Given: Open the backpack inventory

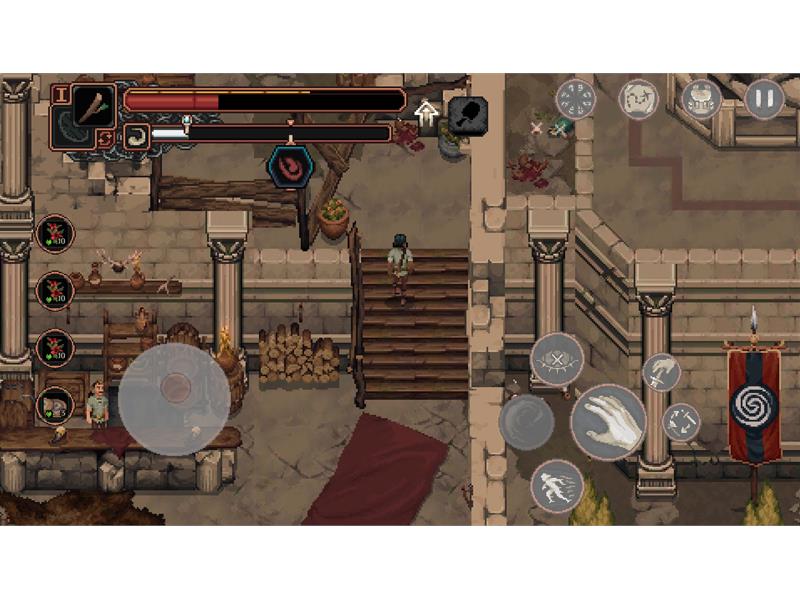Looking at the screenshot, I should pos(702,99).
